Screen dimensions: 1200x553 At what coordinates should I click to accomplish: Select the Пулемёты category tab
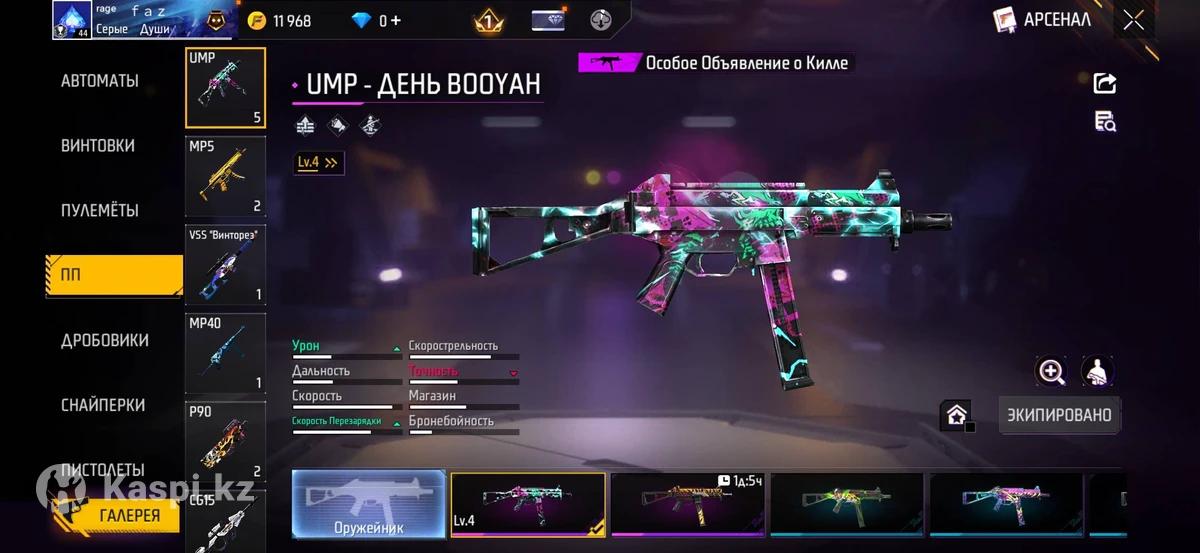[x=100, y=211]
